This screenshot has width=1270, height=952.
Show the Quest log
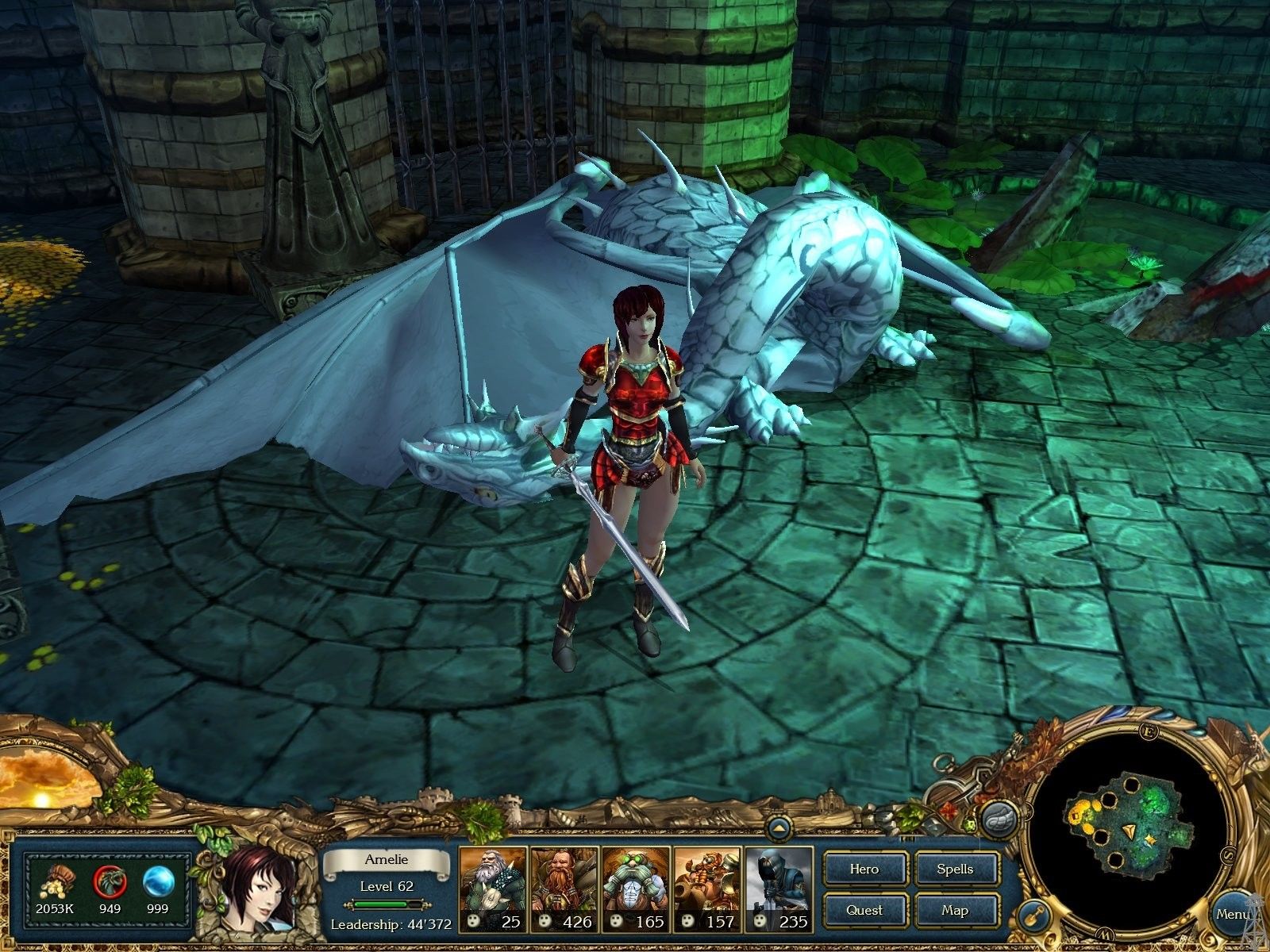tap(864, 910)
